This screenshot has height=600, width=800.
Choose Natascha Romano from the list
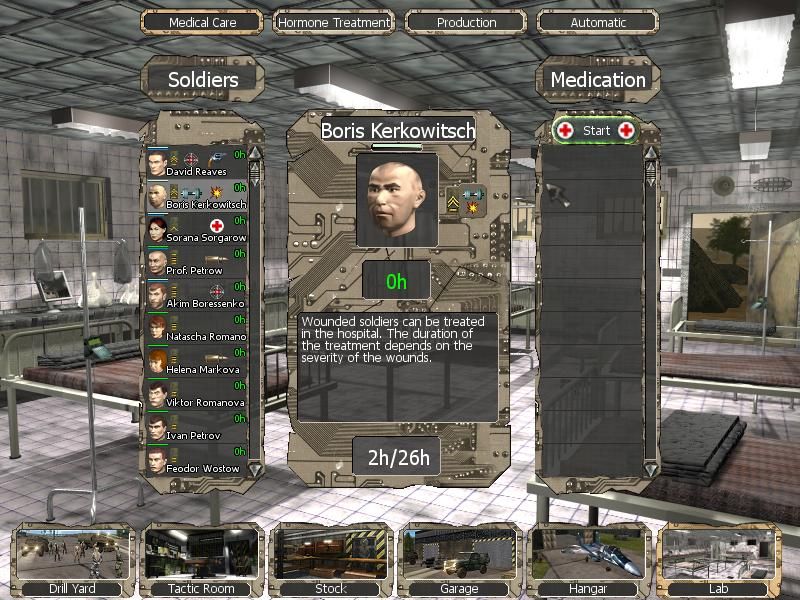[196, 327]
